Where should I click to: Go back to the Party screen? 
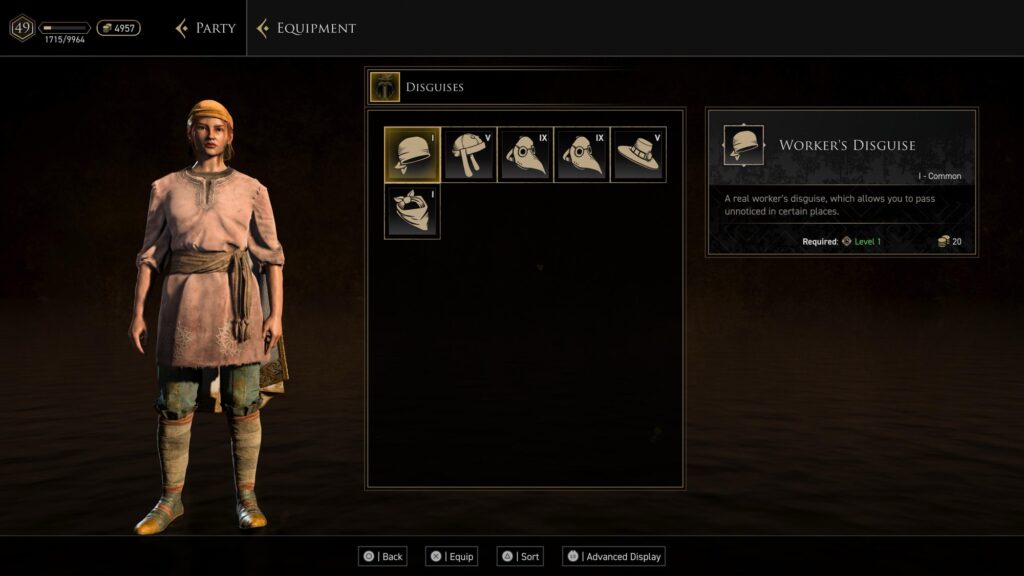(x=205, y=28)
